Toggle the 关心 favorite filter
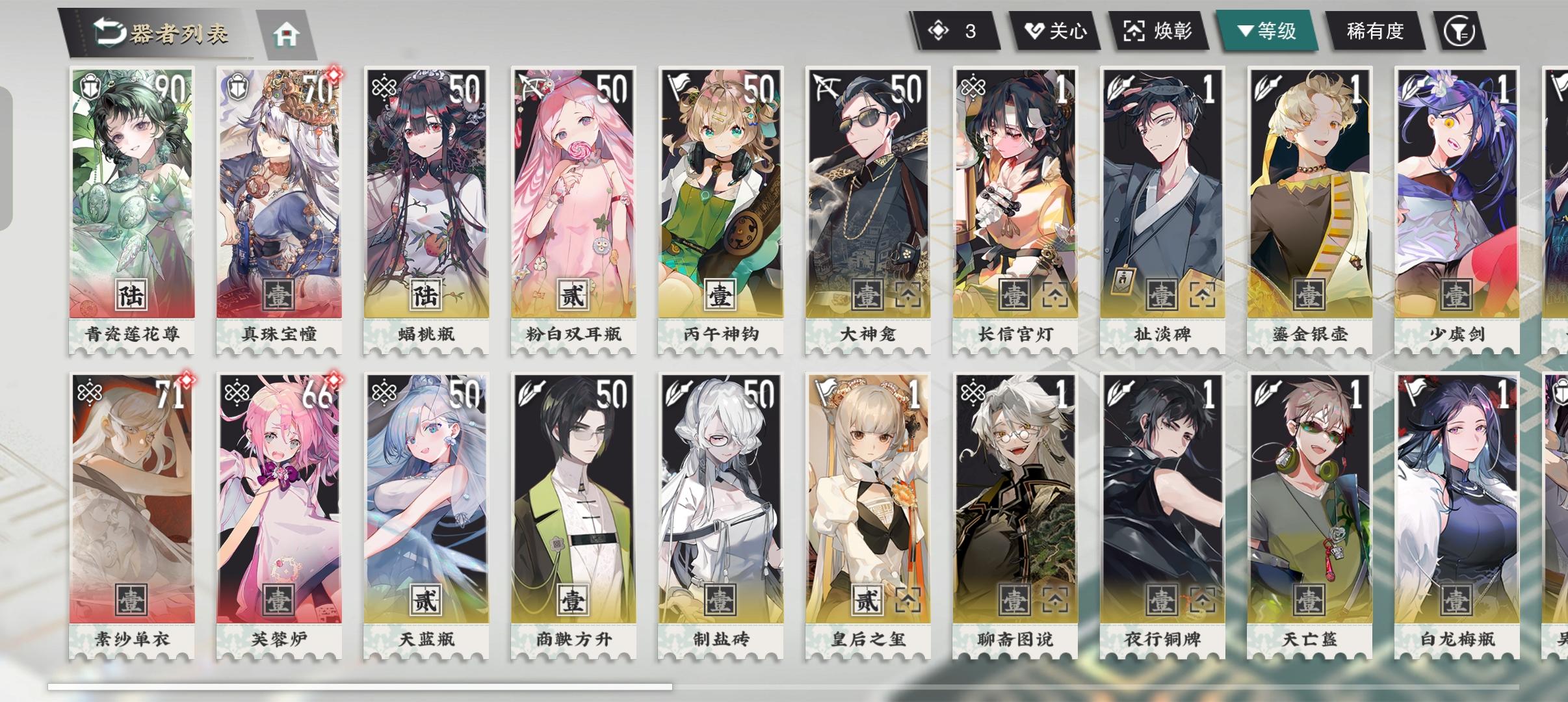This screenshot has height=702, width=1568. click(1056, 30)
